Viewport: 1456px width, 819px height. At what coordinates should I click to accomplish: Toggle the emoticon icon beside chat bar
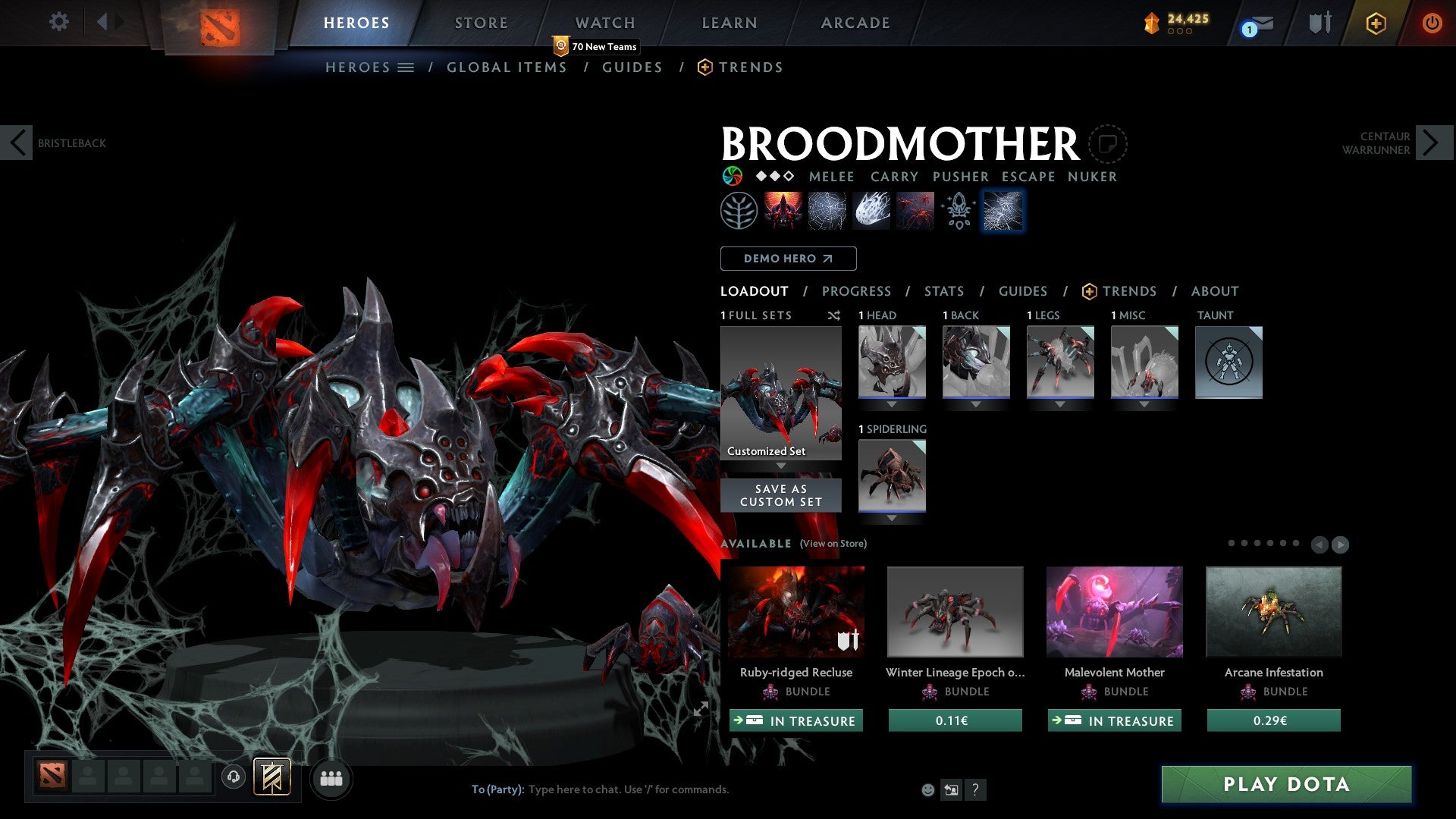(x=927, y=789)
